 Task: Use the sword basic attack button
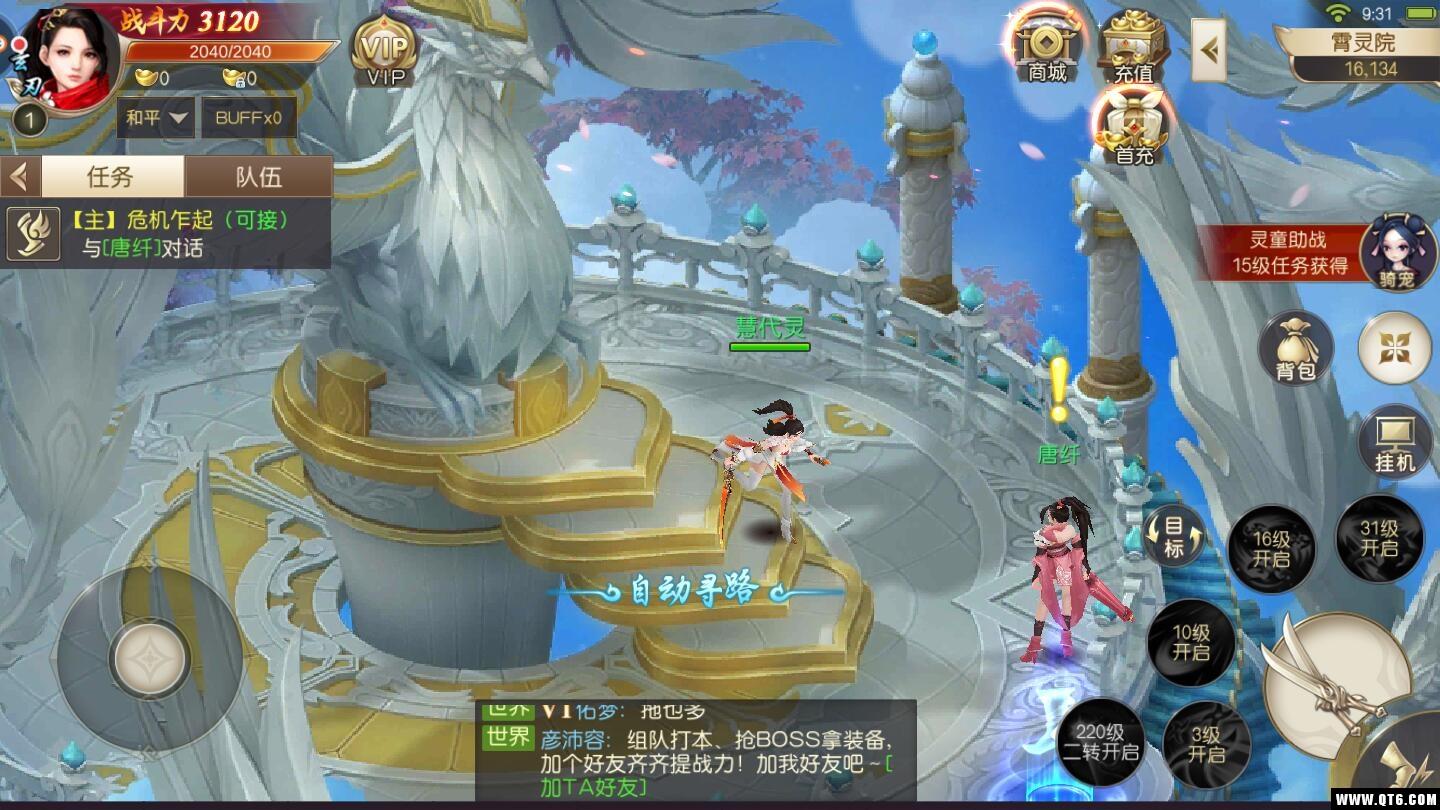click(1335, 682)
